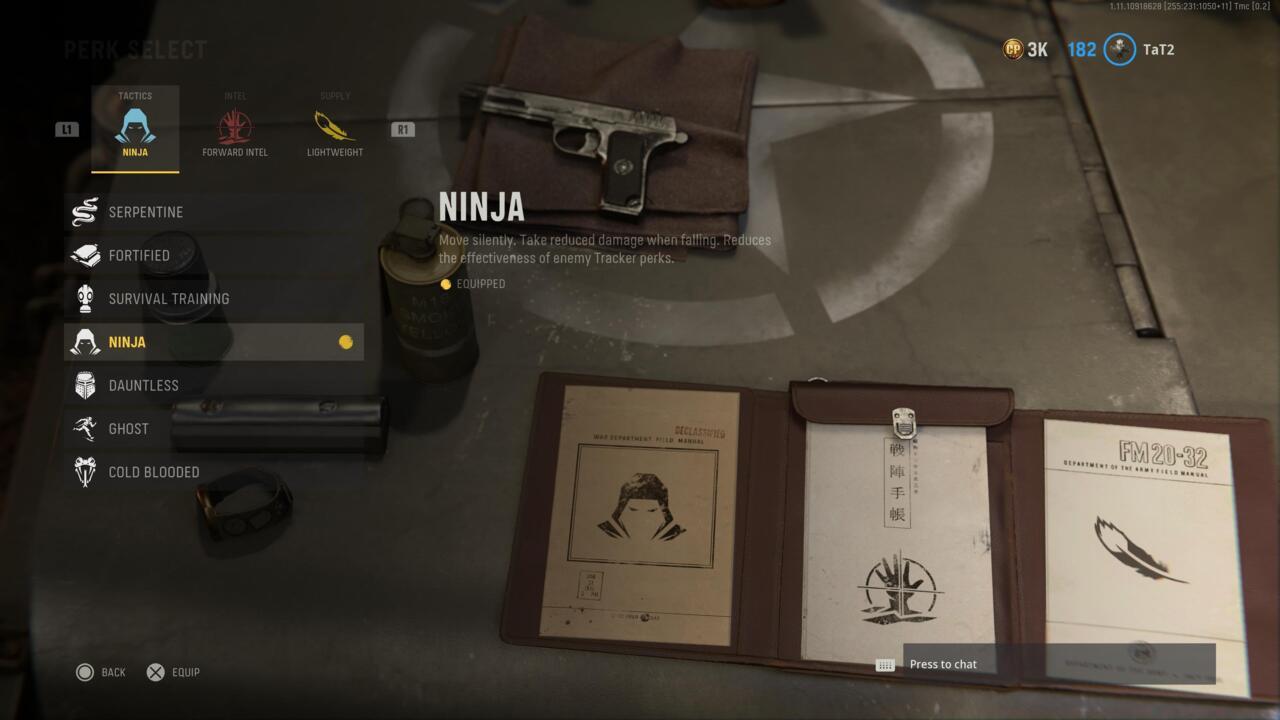This screenshot has height=720, width=1280.
Task: Select the Dauntless helmet icon
Action: pyautogui.click(x=85, y=385)
